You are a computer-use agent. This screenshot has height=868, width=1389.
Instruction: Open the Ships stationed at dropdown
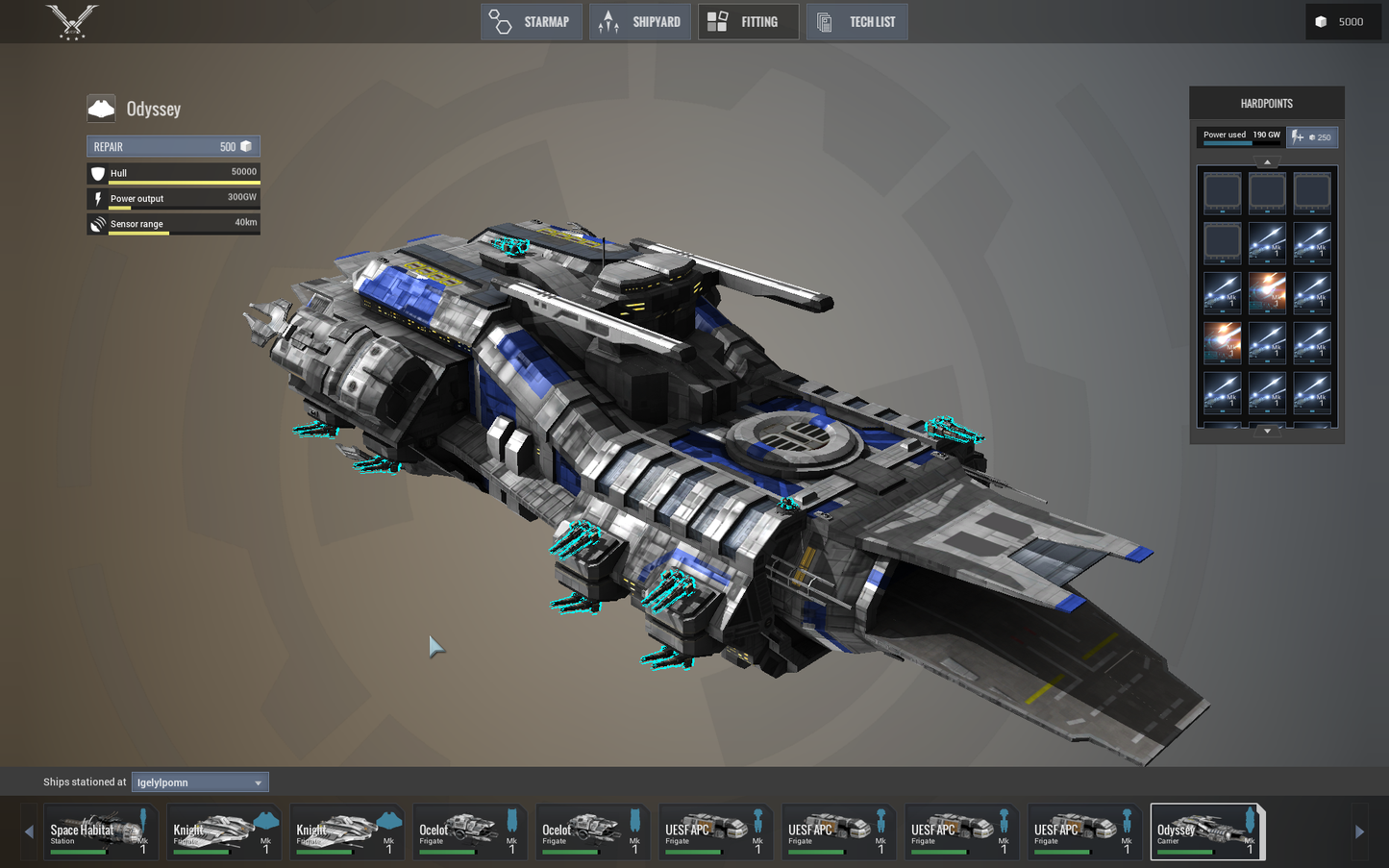point(199,781)
